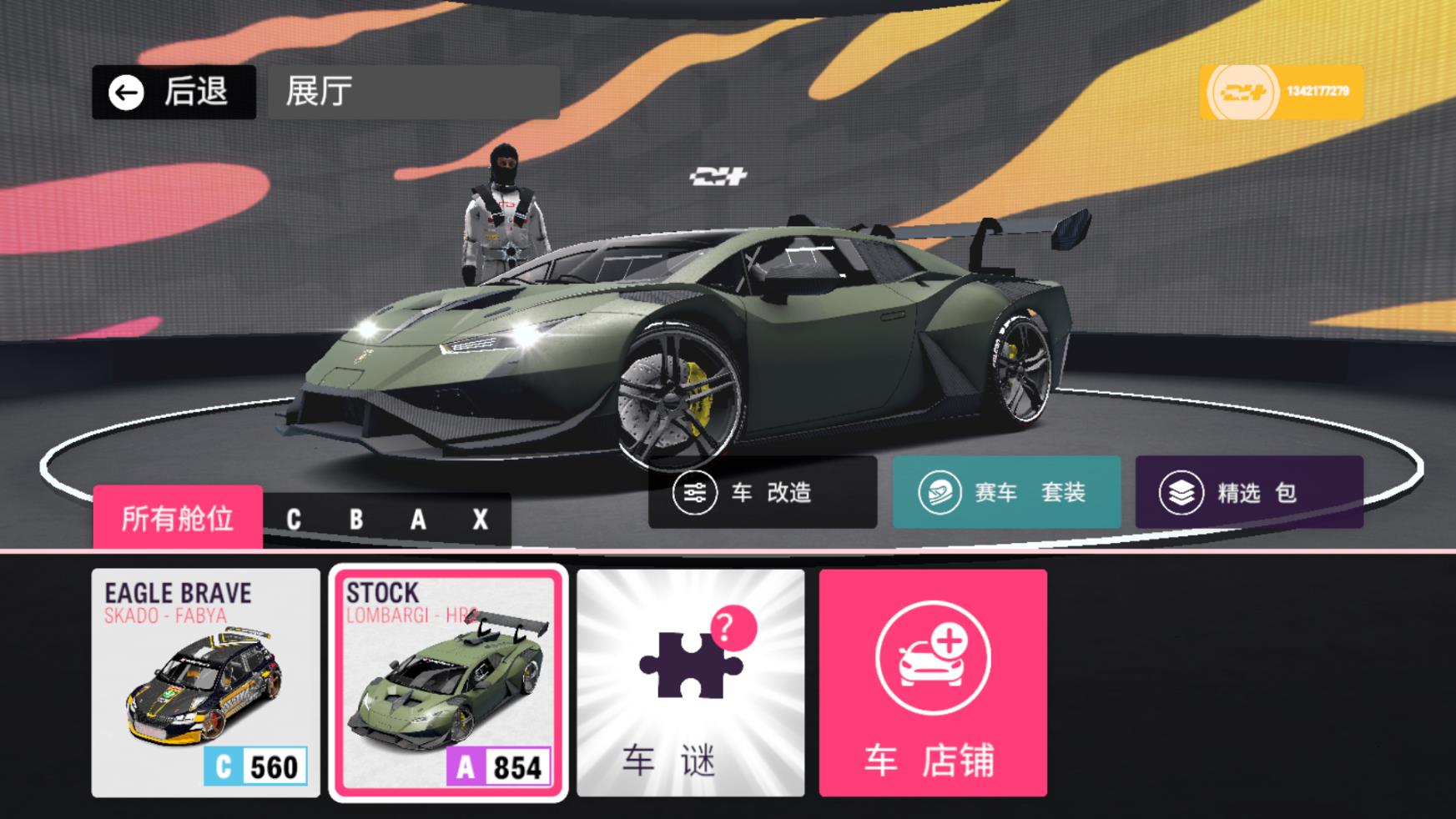Select the layers icon for 精选包

[x=1180, y=491]
